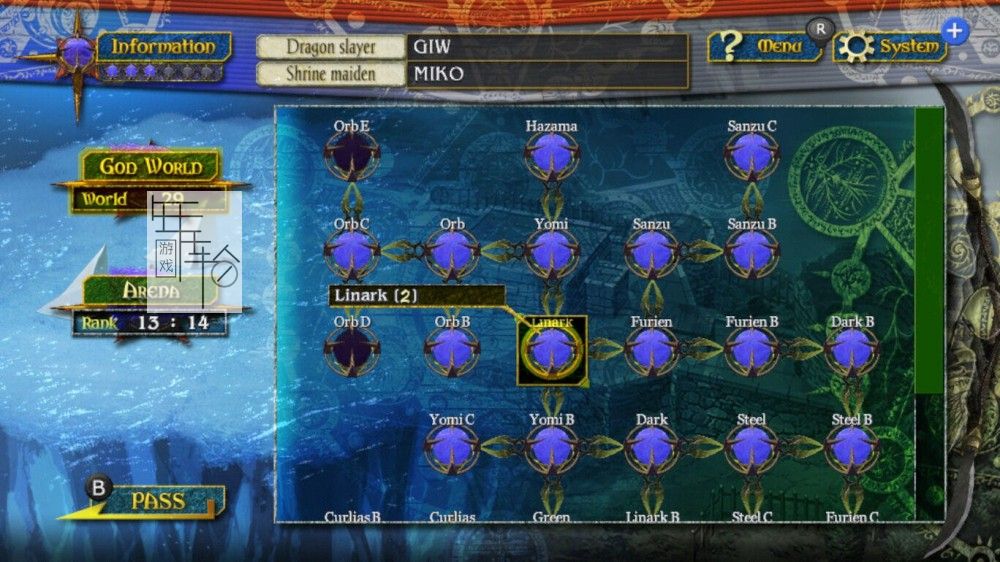Select the God World button

point(150,167)
